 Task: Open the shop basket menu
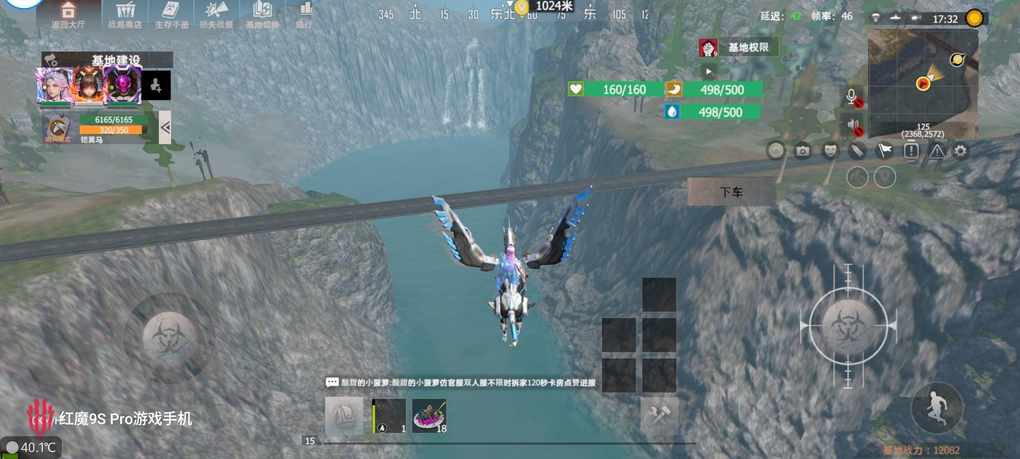(x=125, y=14)
